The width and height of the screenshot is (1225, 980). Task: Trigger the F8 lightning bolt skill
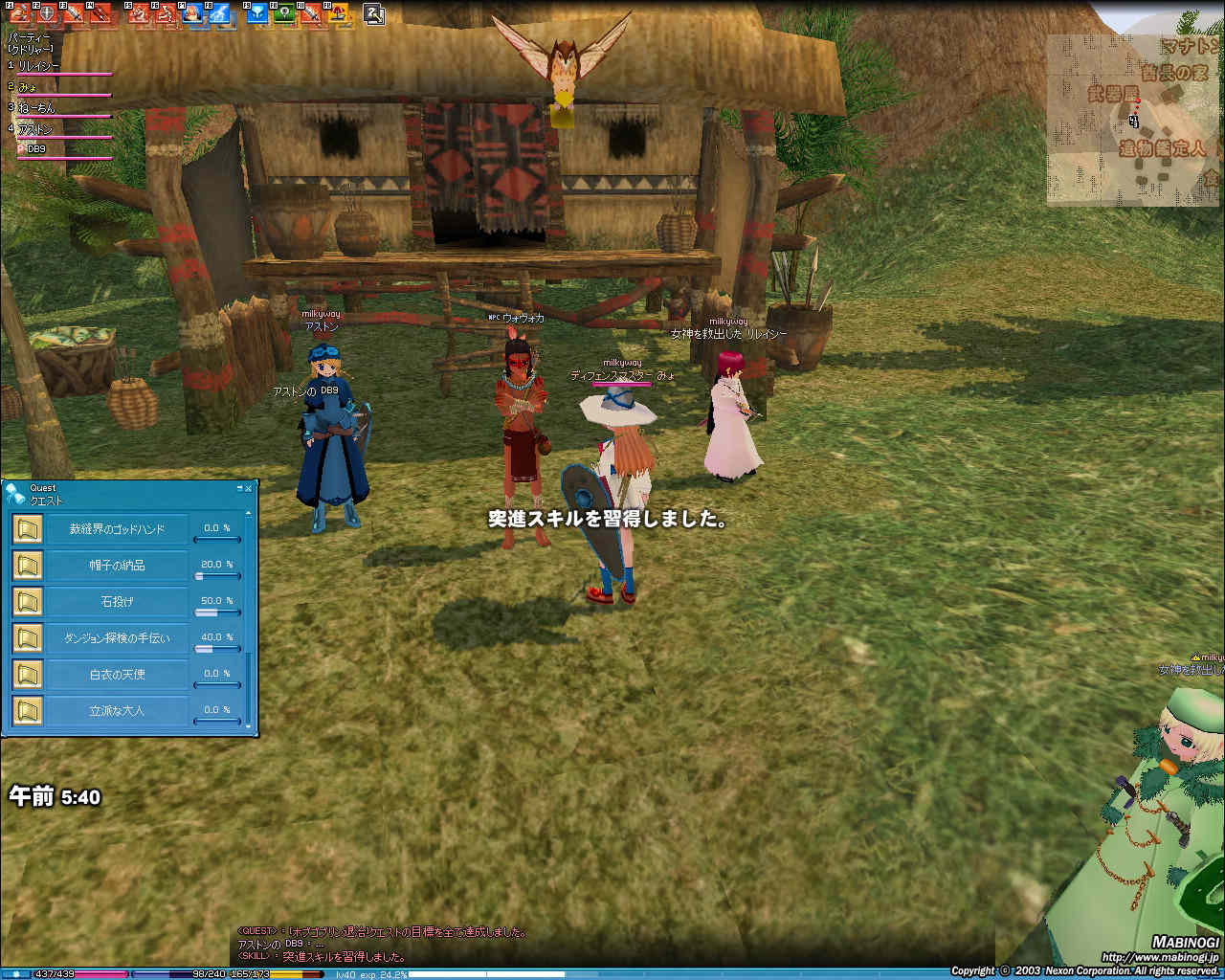219,13
